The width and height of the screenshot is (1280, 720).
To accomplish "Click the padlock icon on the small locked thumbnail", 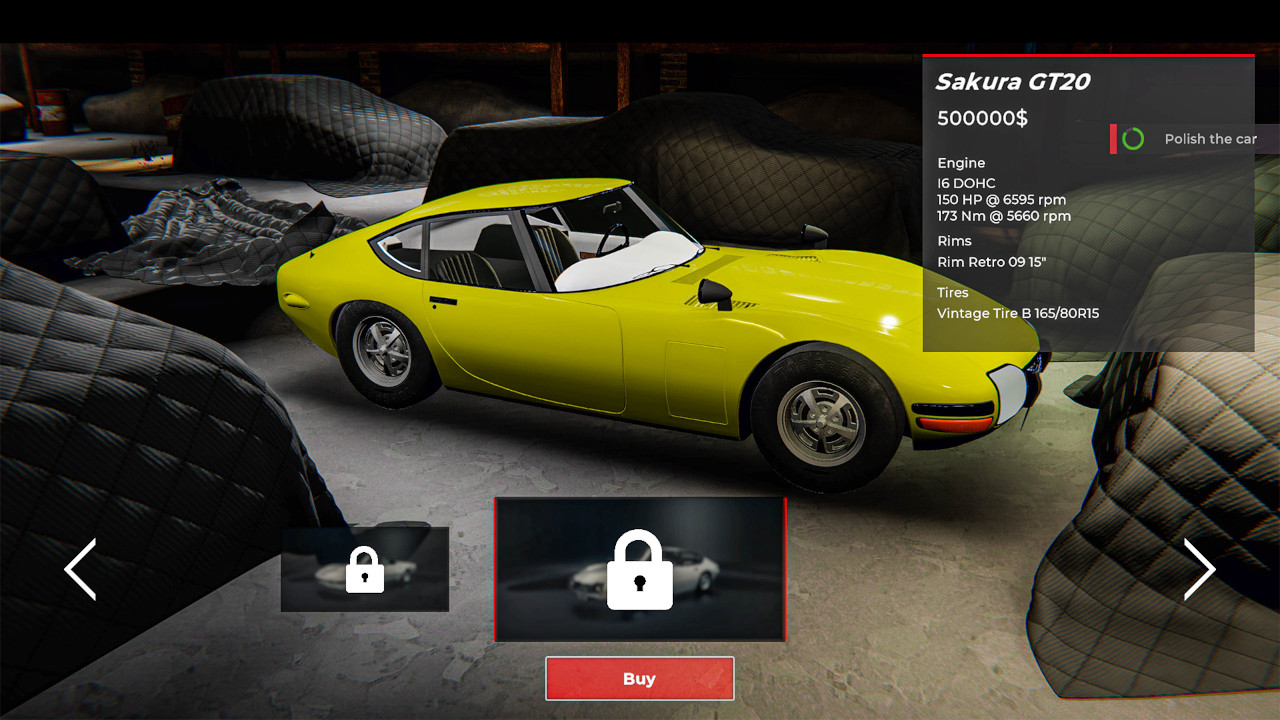I will (x=365, y=570).
